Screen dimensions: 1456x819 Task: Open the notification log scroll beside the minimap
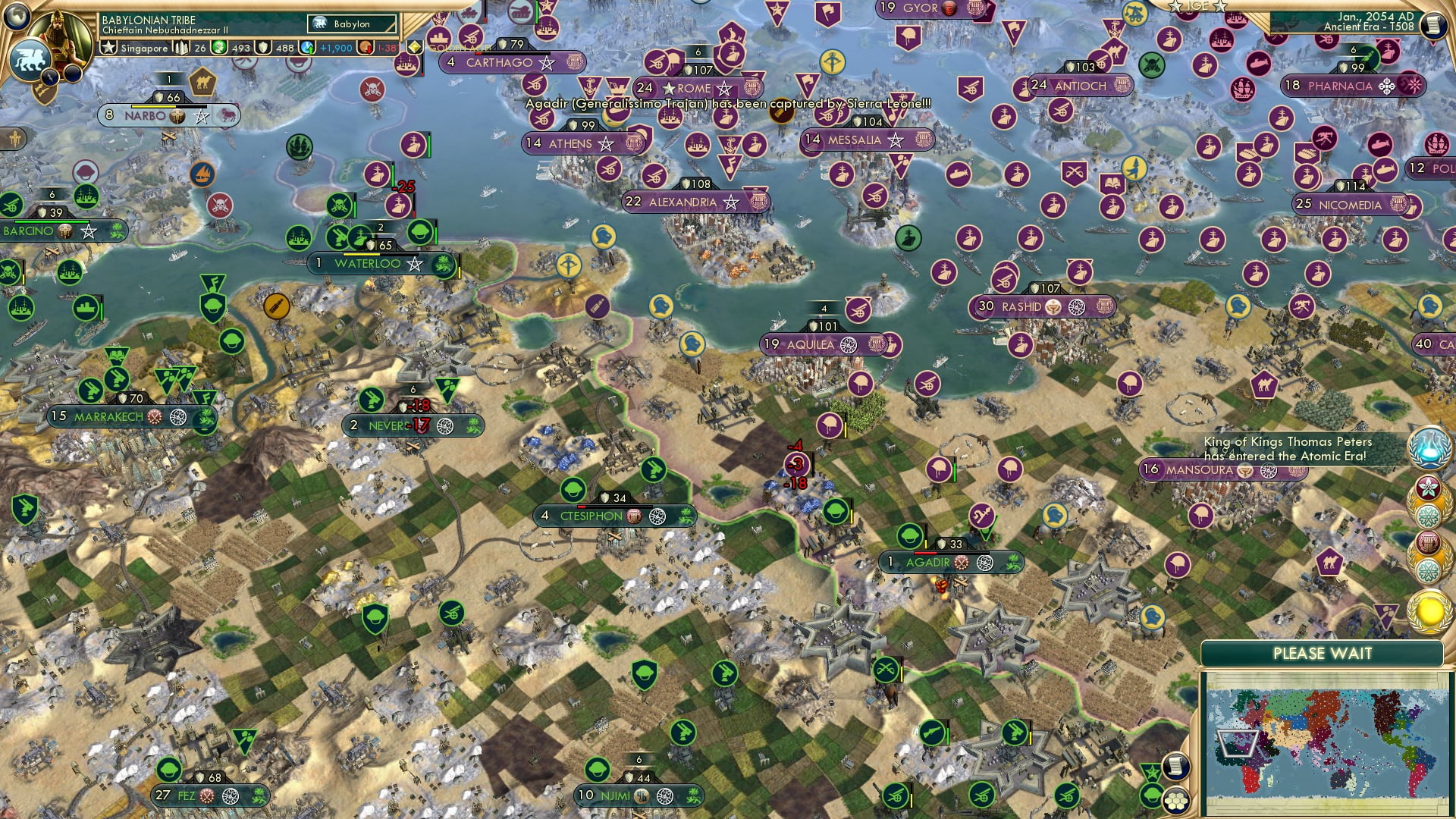[x=1175, y=767]
